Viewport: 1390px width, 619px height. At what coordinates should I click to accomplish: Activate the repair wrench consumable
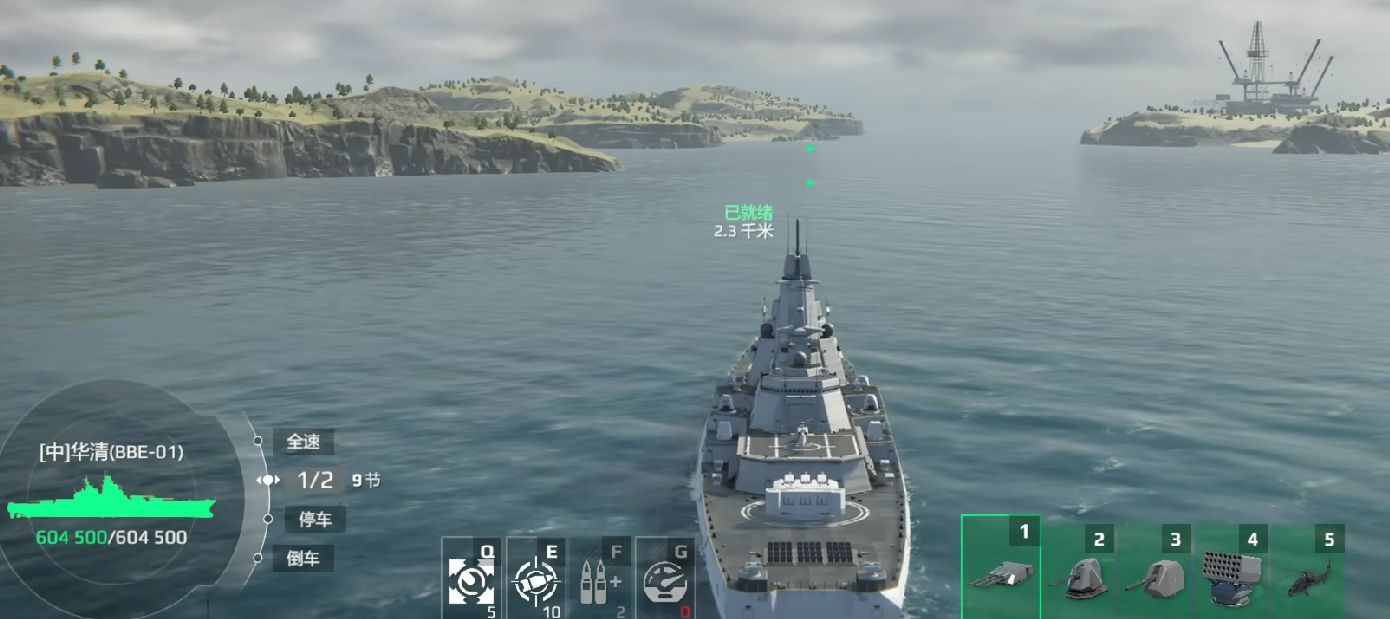tap(471, 579)
